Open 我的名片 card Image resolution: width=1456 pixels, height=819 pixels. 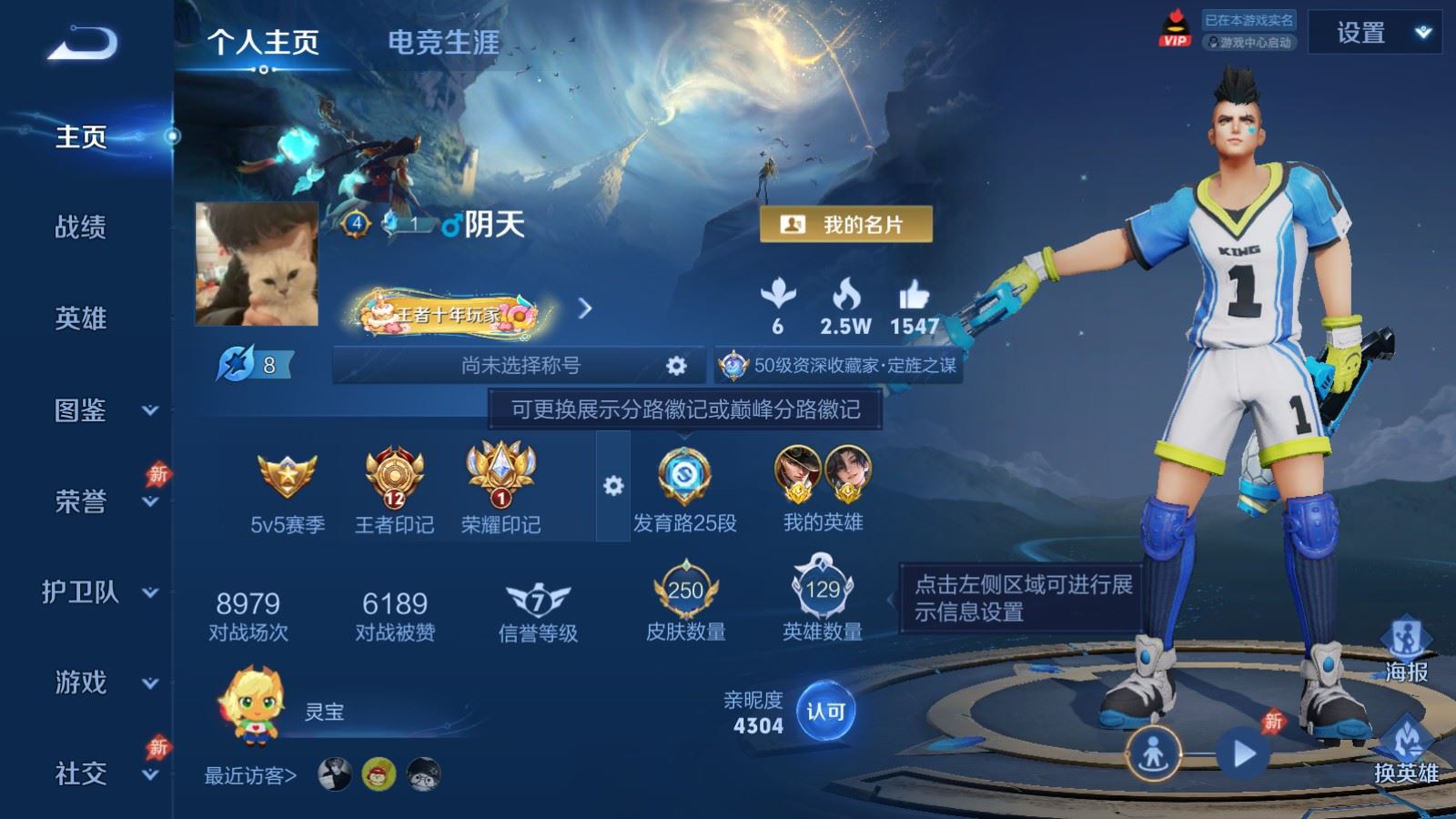click(x=847, y=222)
